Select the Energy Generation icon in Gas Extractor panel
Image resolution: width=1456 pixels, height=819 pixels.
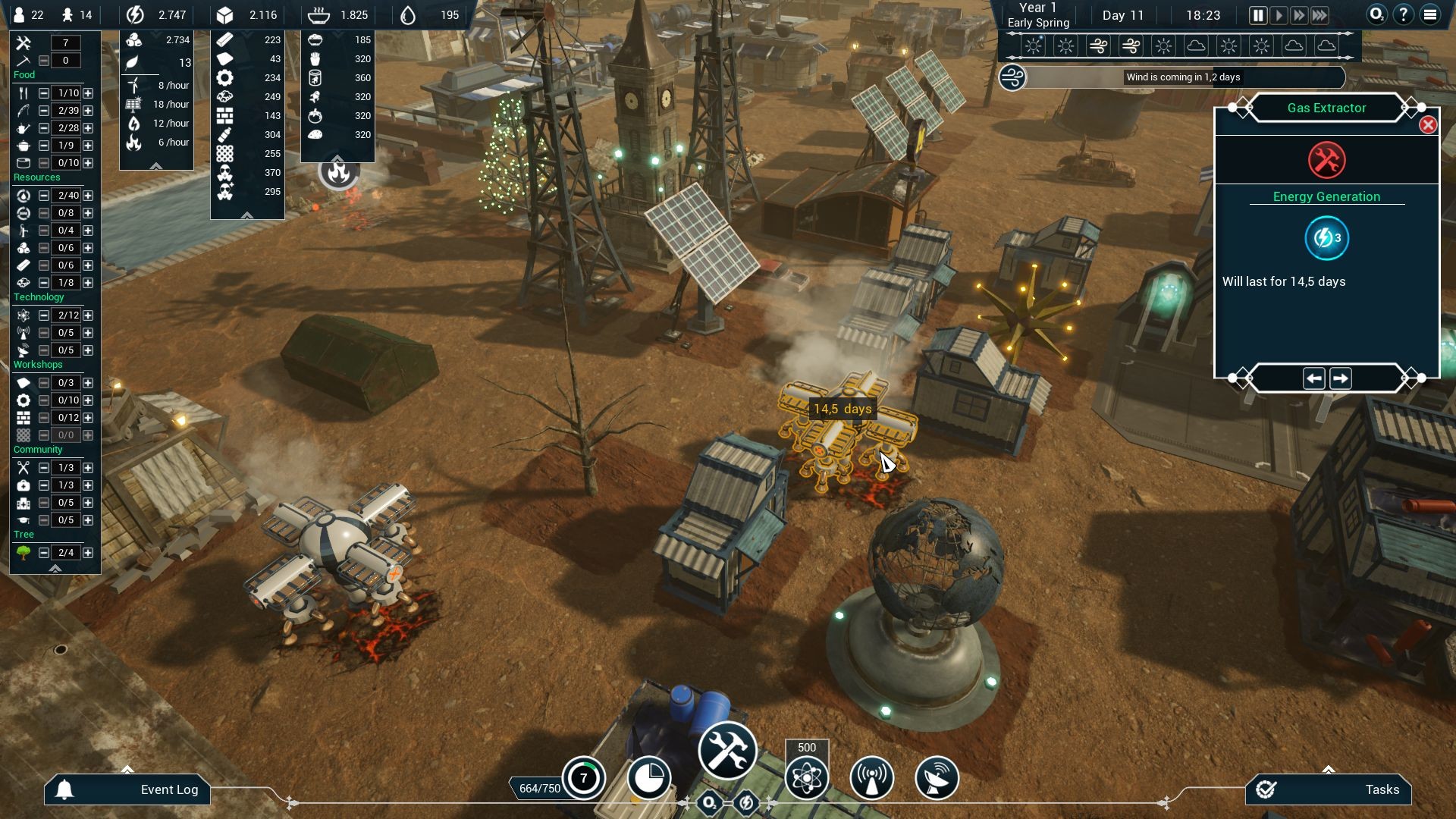click(x=1326, y=237)
